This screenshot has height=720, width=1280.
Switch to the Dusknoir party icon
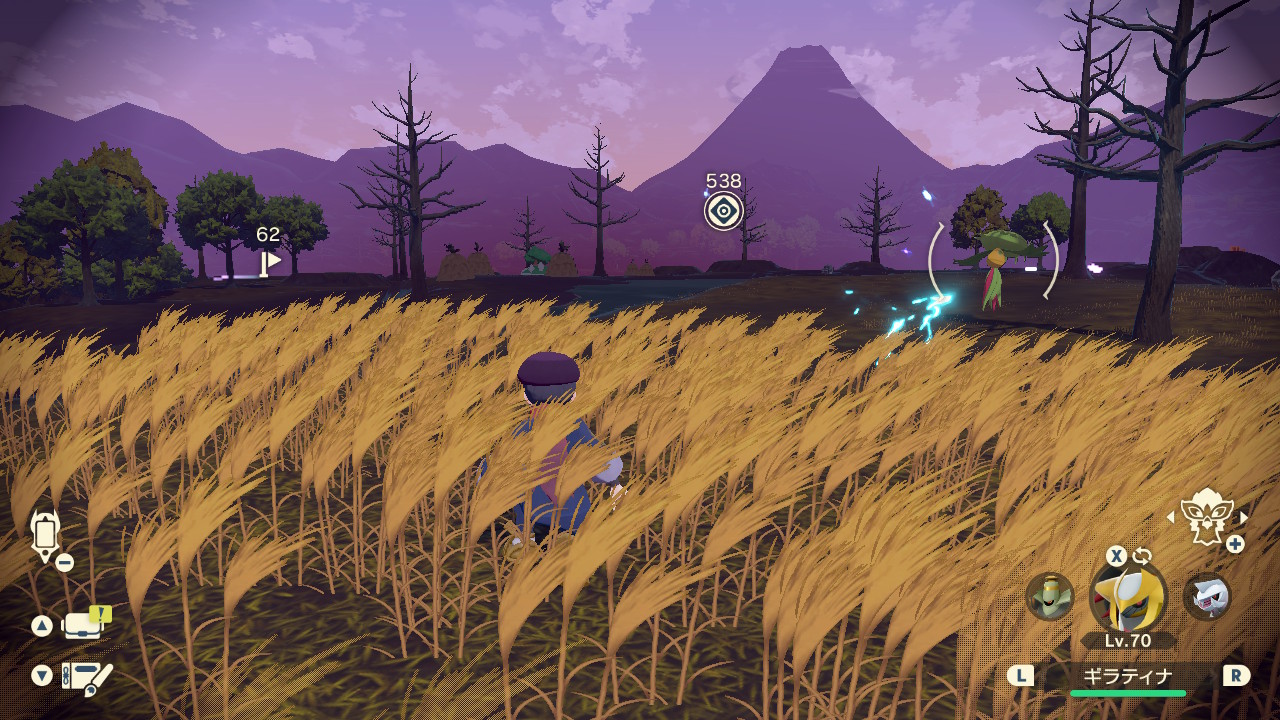pyautogui.click(x=1050, y=596)
